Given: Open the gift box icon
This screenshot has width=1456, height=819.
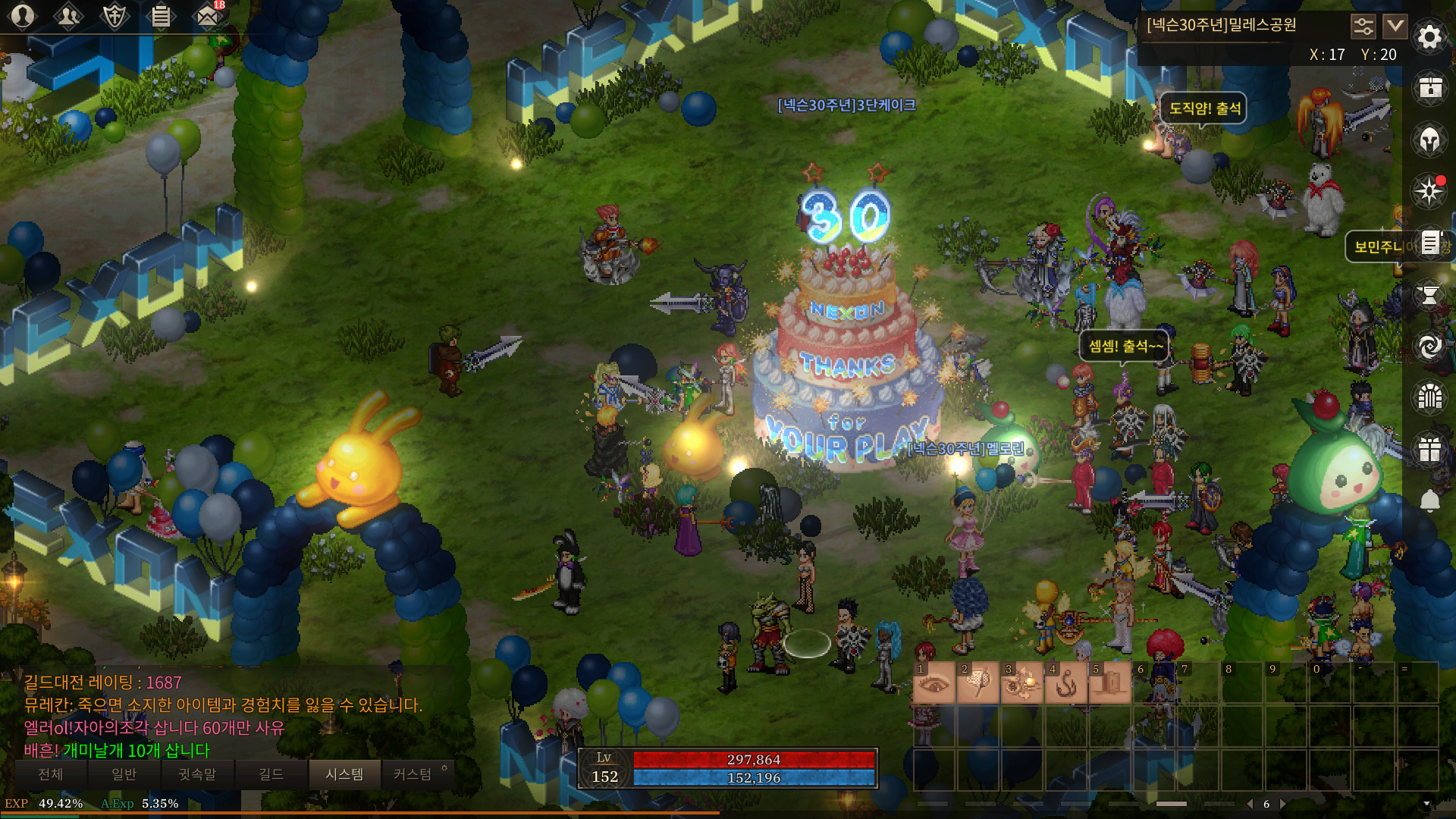Looking at the screenshot, I should click(x=1429, y=449).
